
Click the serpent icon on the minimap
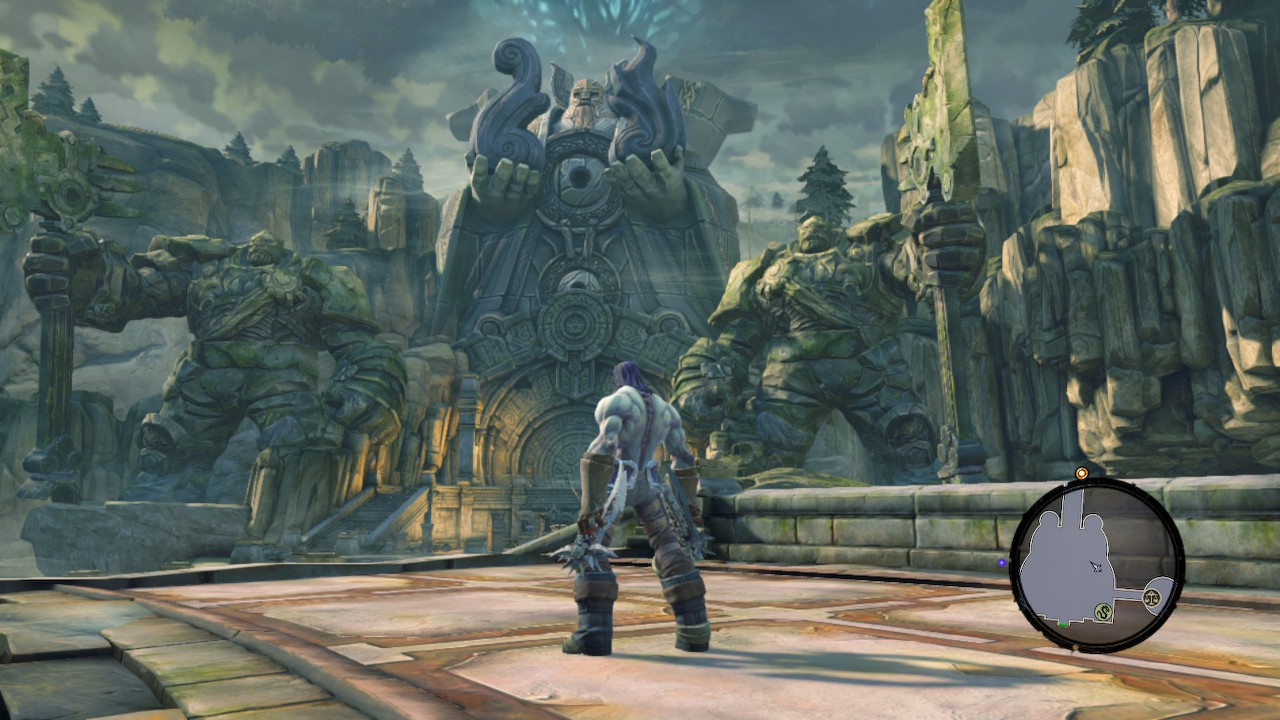click(1103, 610)
